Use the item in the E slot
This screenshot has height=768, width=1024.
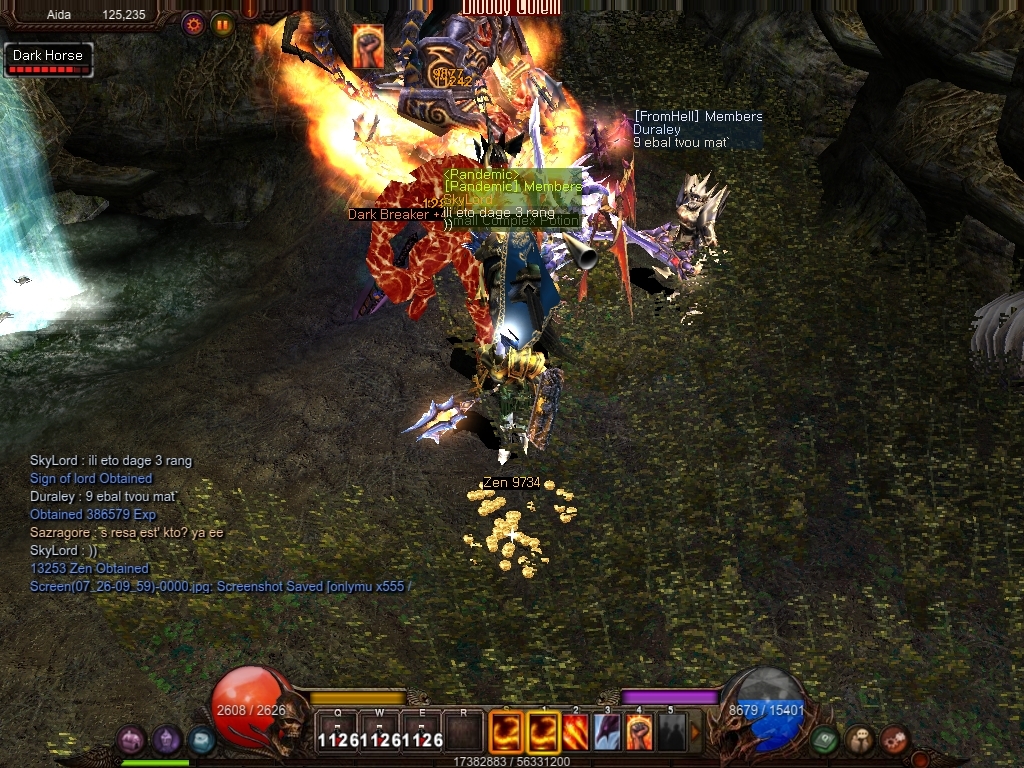coord(422,732)
